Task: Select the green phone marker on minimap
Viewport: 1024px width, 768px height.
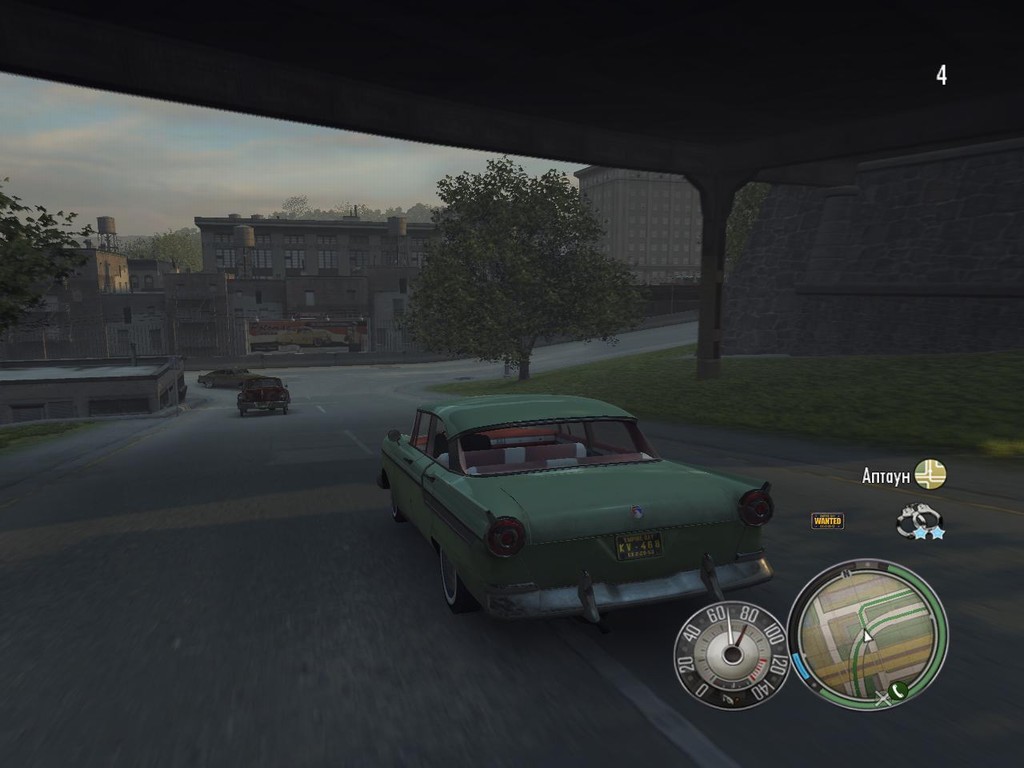Action: point(898,690)
